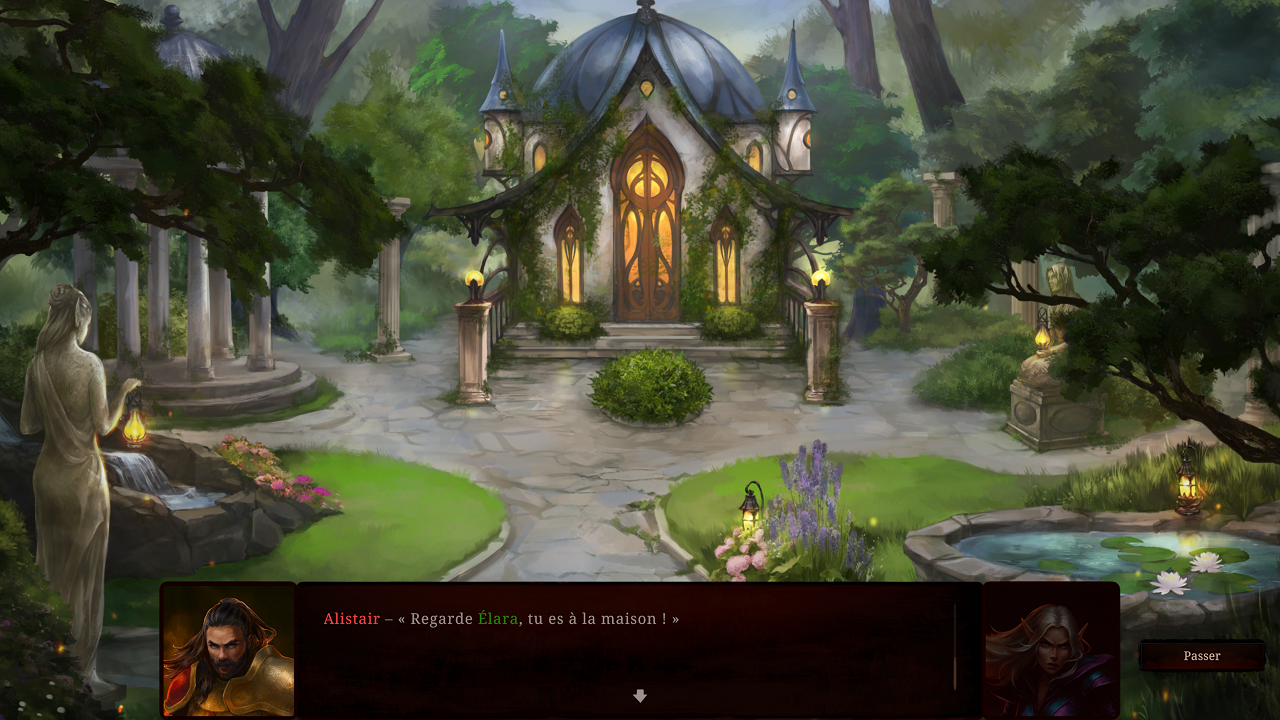Select the silver-haired elf portrait
This screenshot has width=1280, height=720.
1050,650
